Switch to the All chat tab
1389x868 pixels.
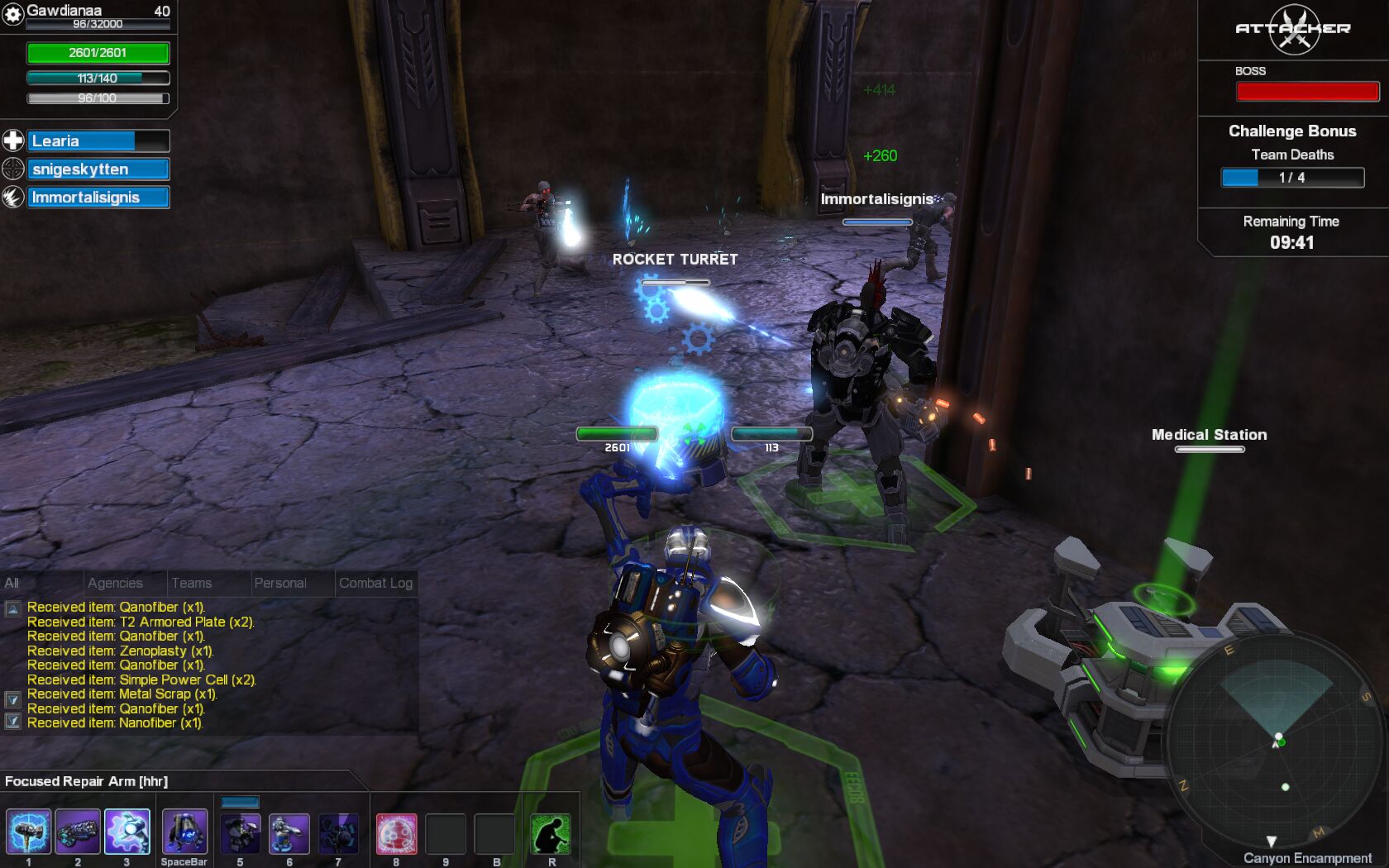pyautogui.click(x=12, y=583)
